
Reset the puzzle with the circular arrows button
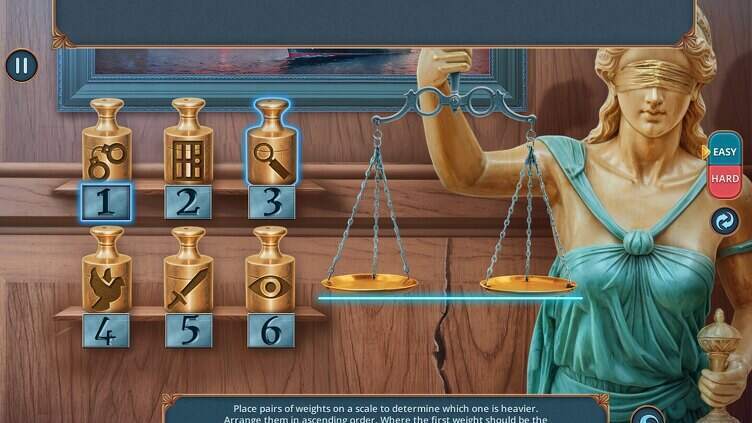pos(724,221)
